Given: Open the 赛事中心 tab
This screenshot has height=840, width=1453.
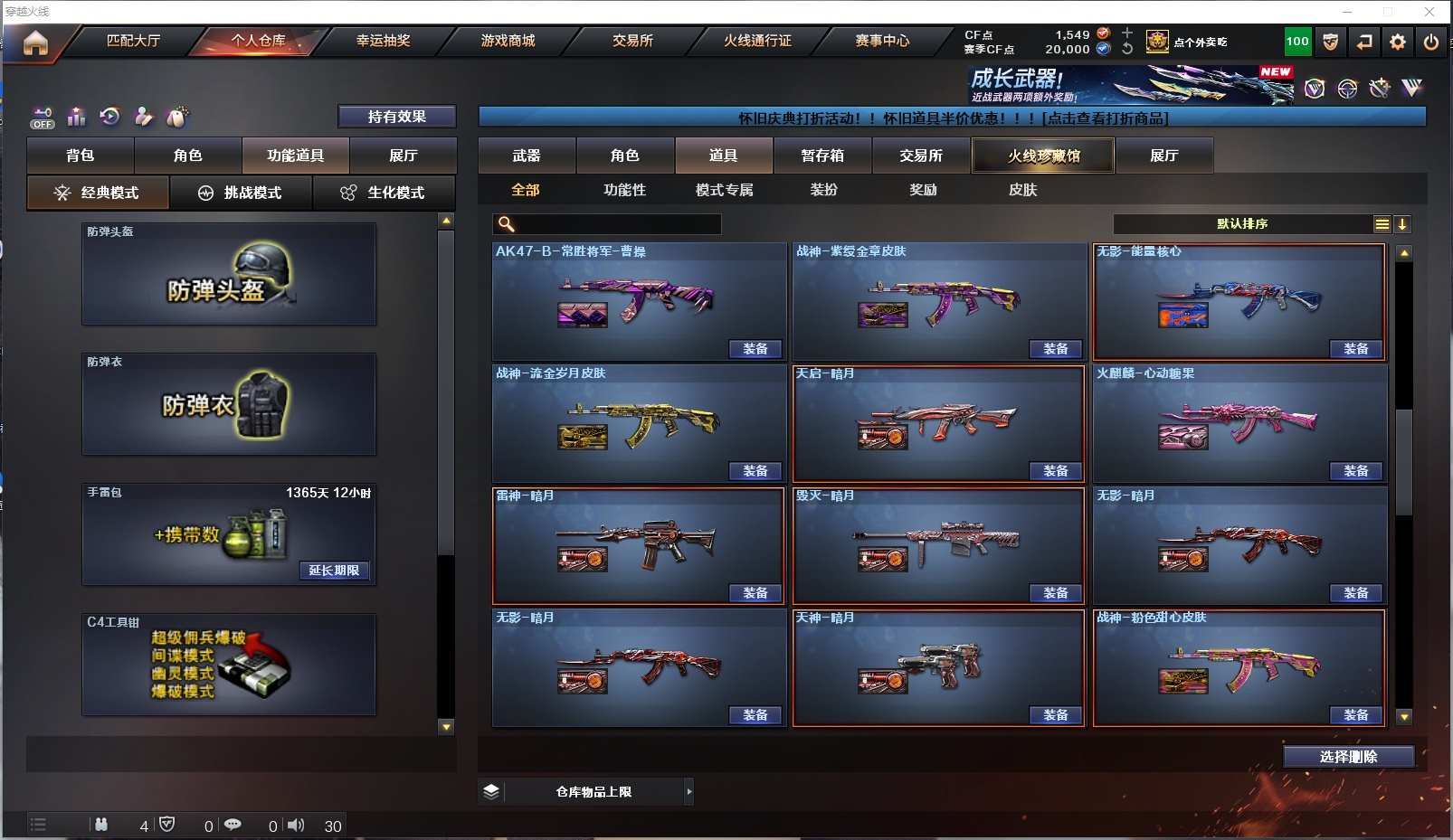Looking at the screenshot, I should pyautogui.click(x=882, y=41).
